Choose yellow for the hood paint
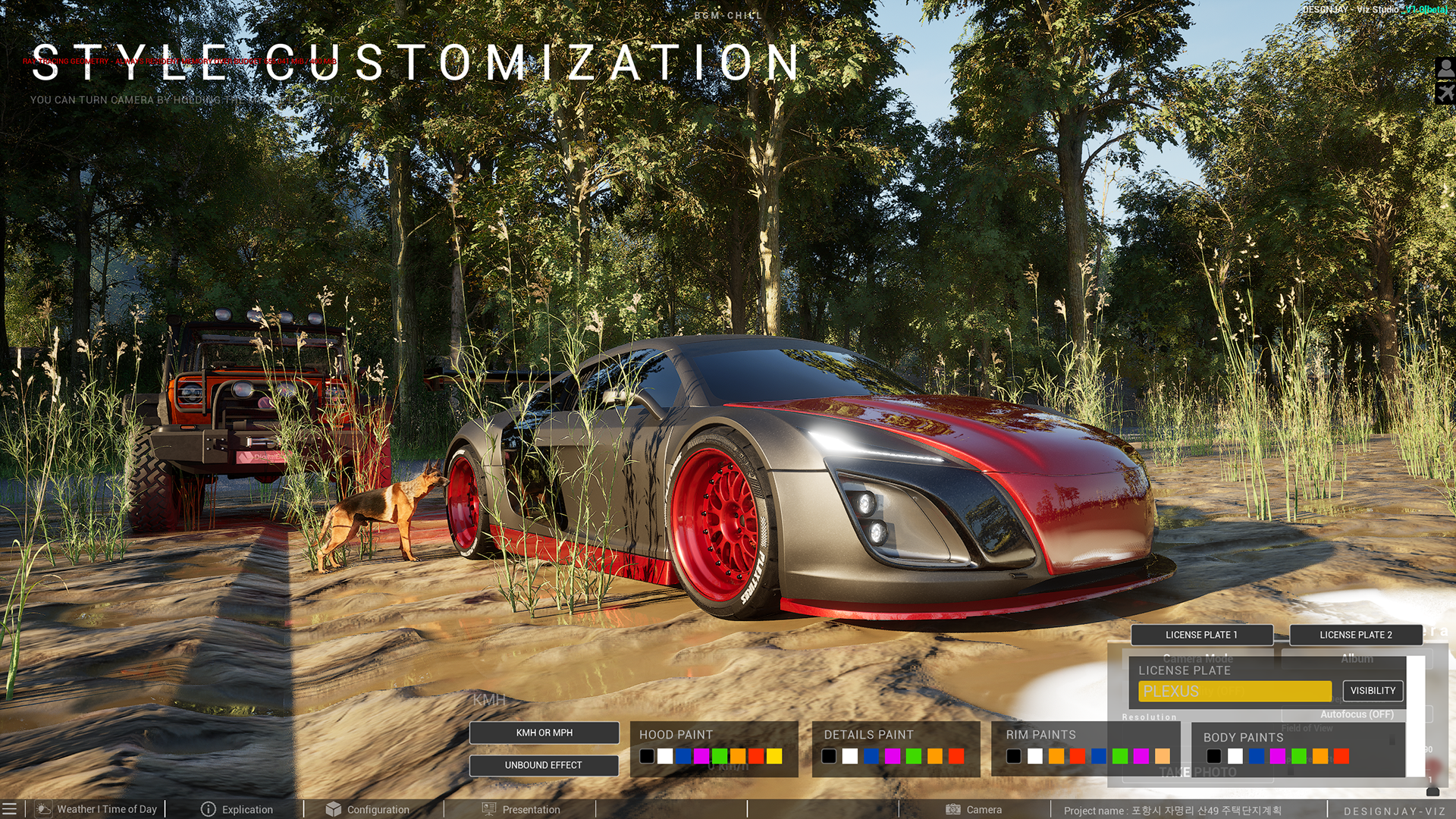Screen dimensions: 1456x819 pyautogui.click(x=774, y=756)
